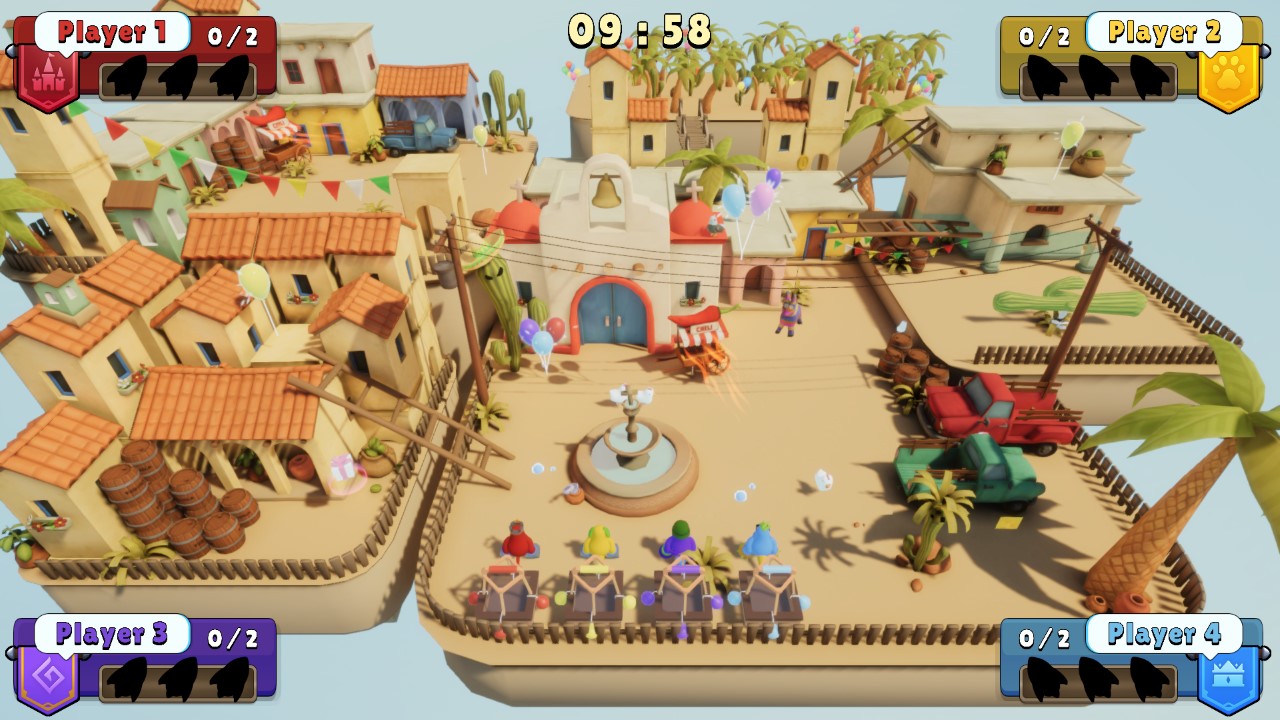Click the first silhouette in Player 4's panel
This screenshot has width=1280, height=720.
click(x=1044, y=678)
